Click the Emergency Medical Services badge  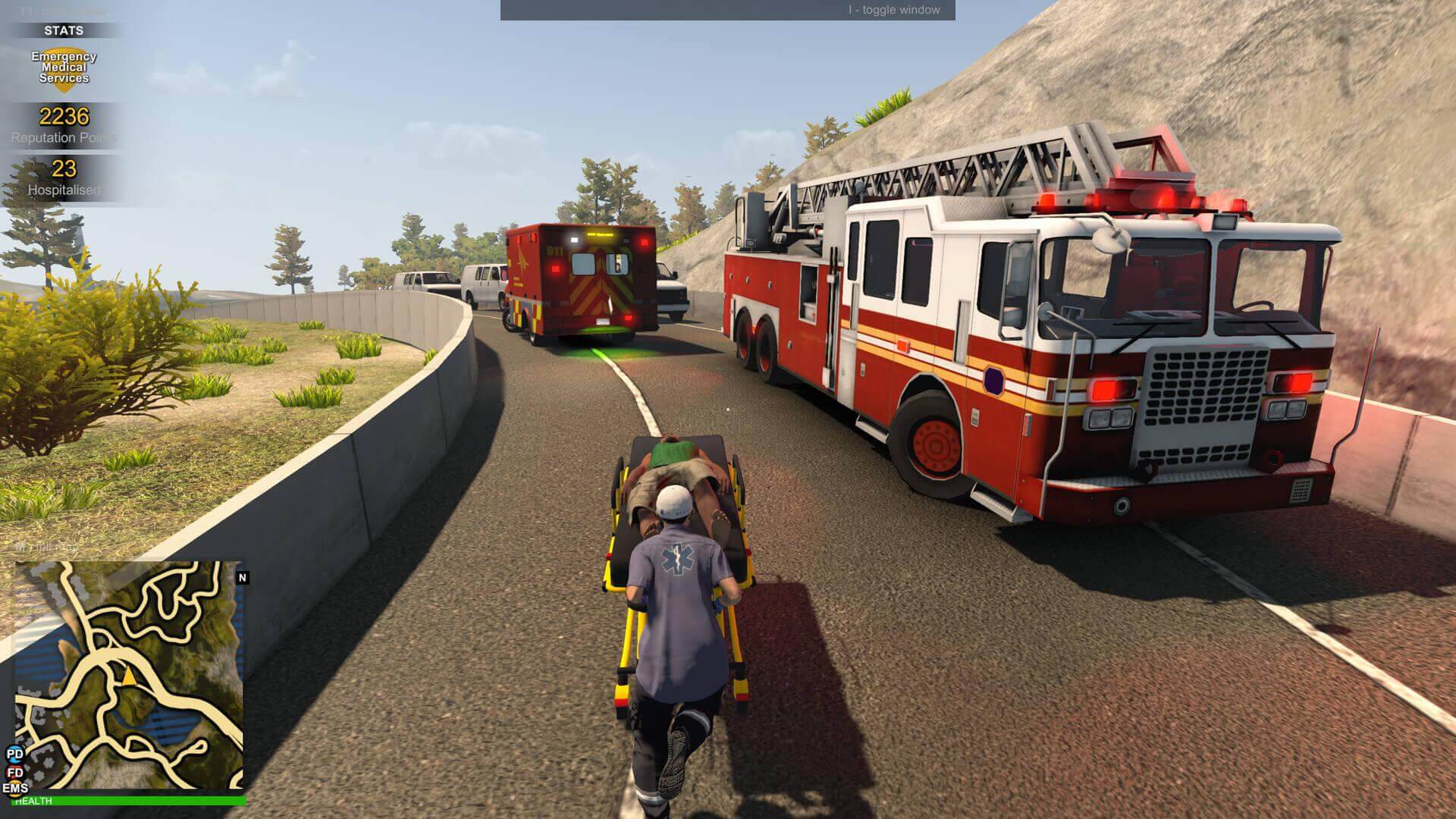(x=64, y=70)
